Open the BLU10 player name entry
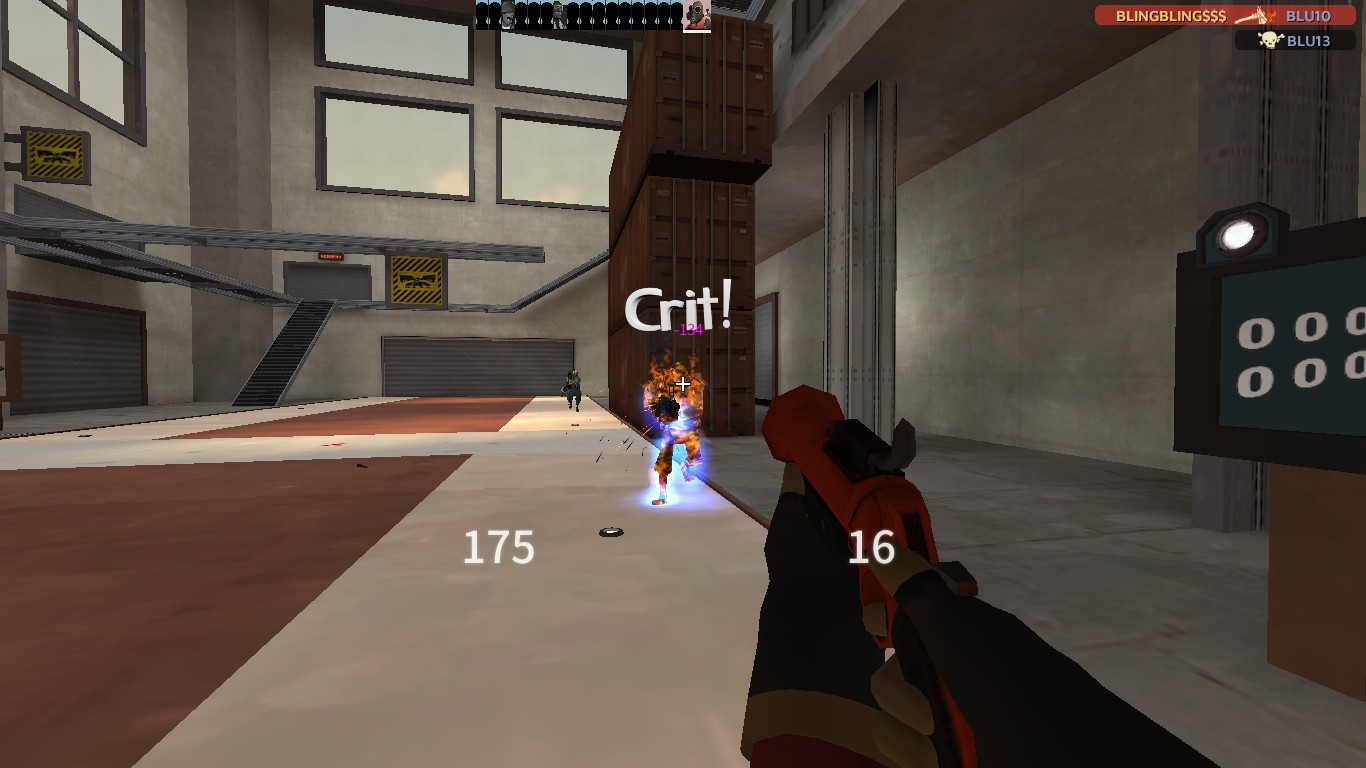1366x768 pixels. [1308, 16]
